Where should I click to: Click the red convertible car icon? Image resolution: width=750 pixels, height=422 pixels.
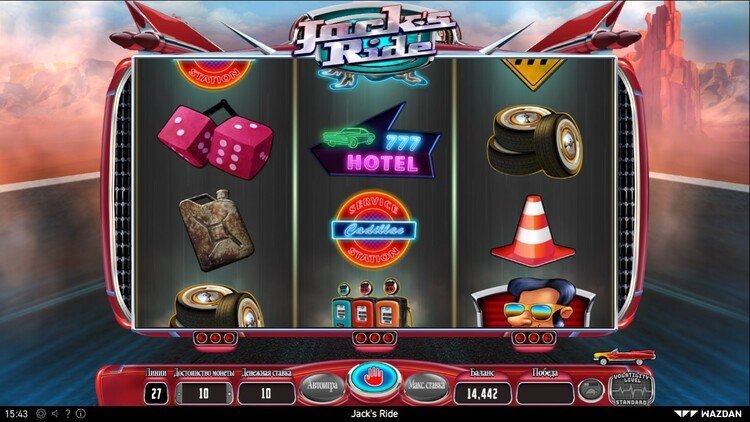click(x=623, y=357)
